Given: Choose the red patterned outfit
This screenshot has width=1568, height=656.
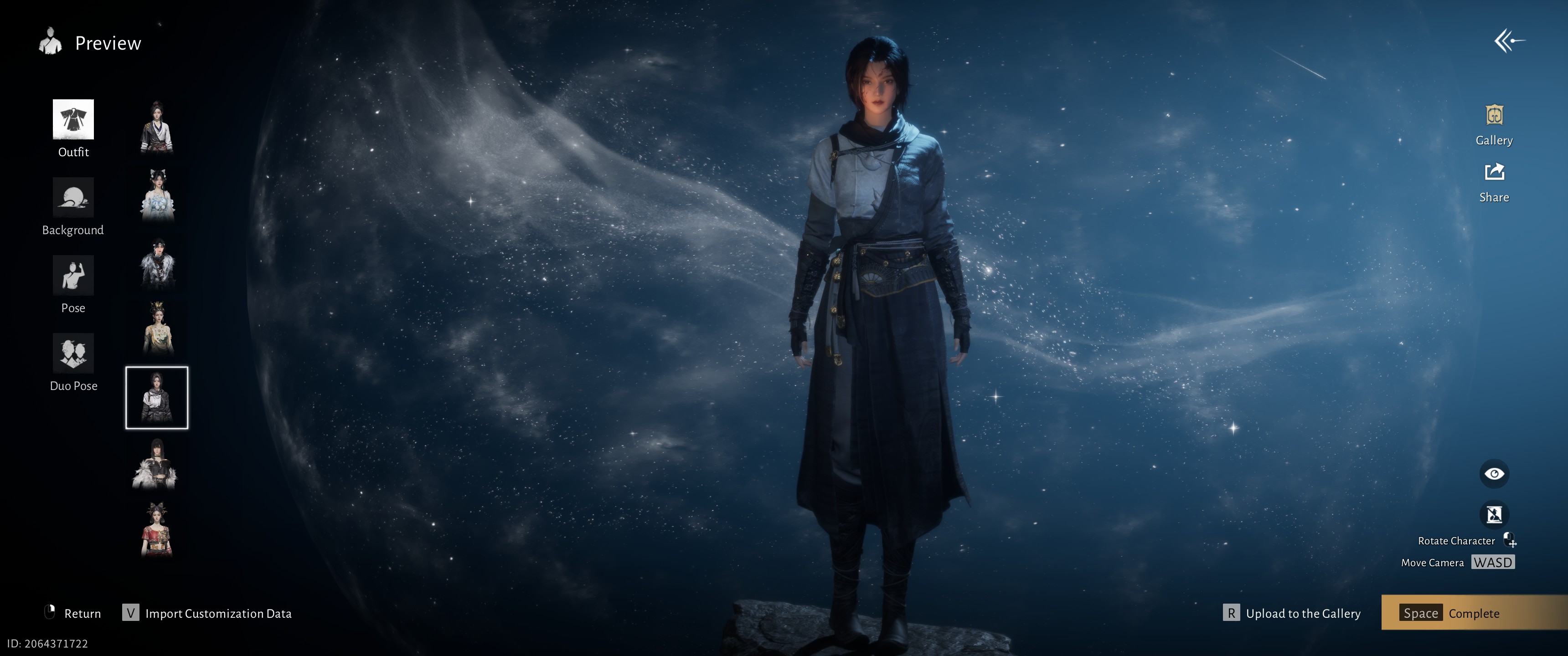Looking at the screenshot, I should 157,530.
